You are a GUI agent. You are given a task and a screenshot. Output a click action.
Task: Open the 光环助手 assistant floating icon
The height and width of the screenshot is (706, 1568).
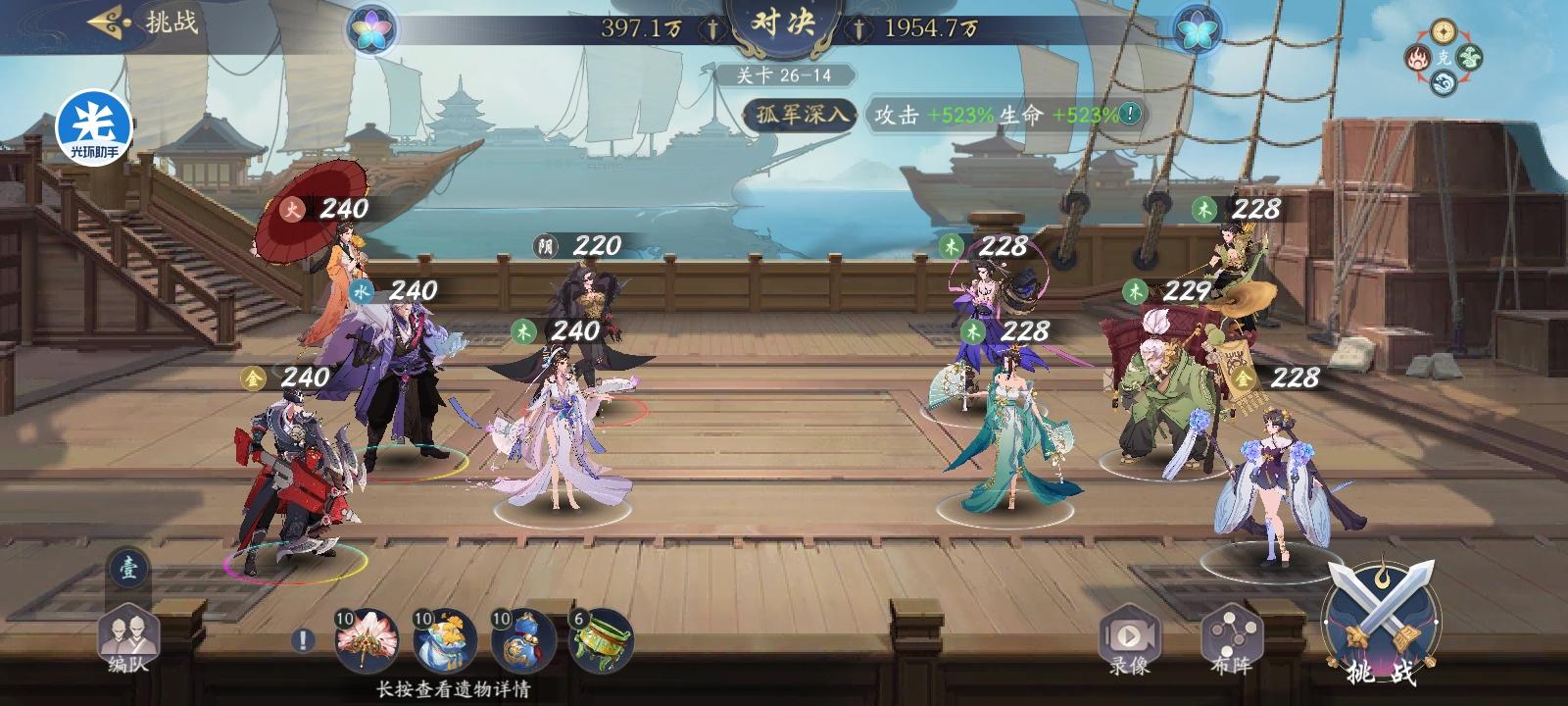tap(95, 127)
